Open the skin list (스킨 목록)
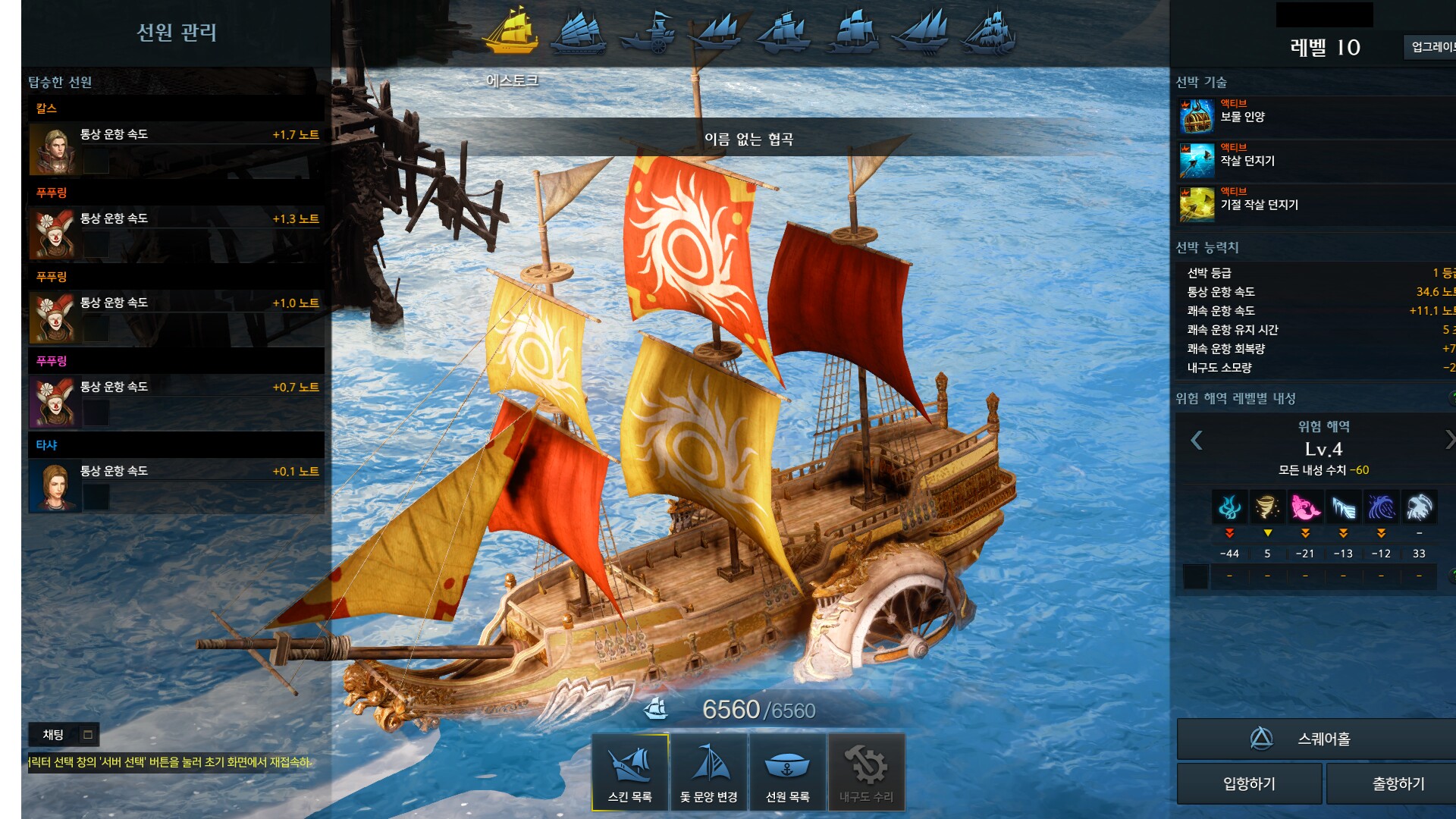This screenshot has height=819, width=1456. pos(630,772)
